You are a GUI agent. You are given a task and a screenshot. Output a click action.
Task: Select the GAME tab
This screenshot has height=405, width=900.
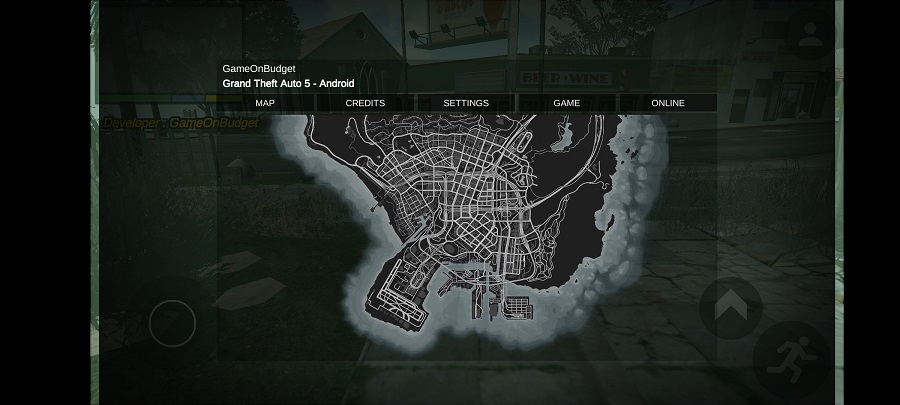coord(567,103)
